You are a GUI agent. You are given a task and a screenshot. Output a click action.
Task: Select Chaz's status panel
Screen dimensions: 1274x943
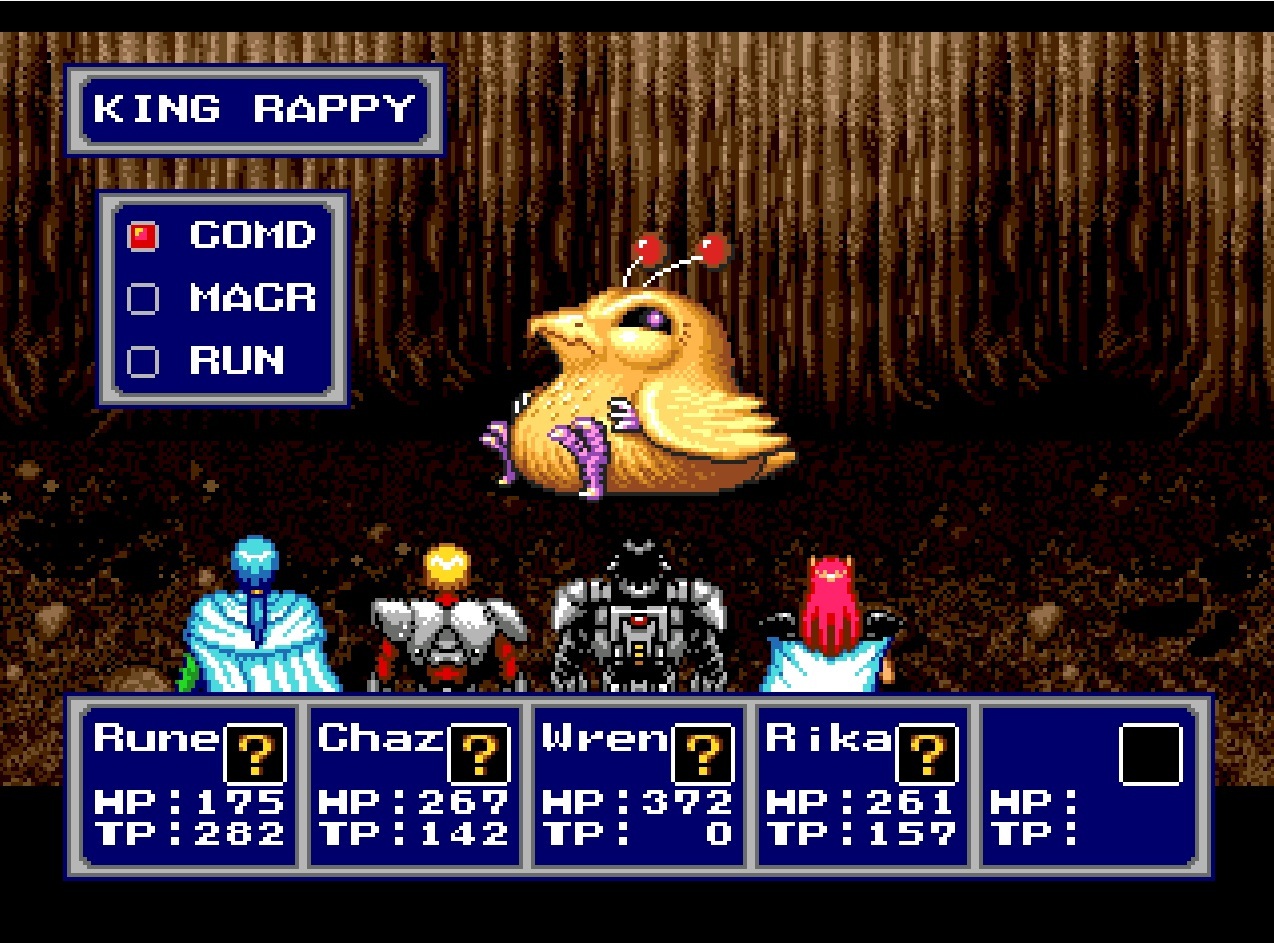(414, 785)
